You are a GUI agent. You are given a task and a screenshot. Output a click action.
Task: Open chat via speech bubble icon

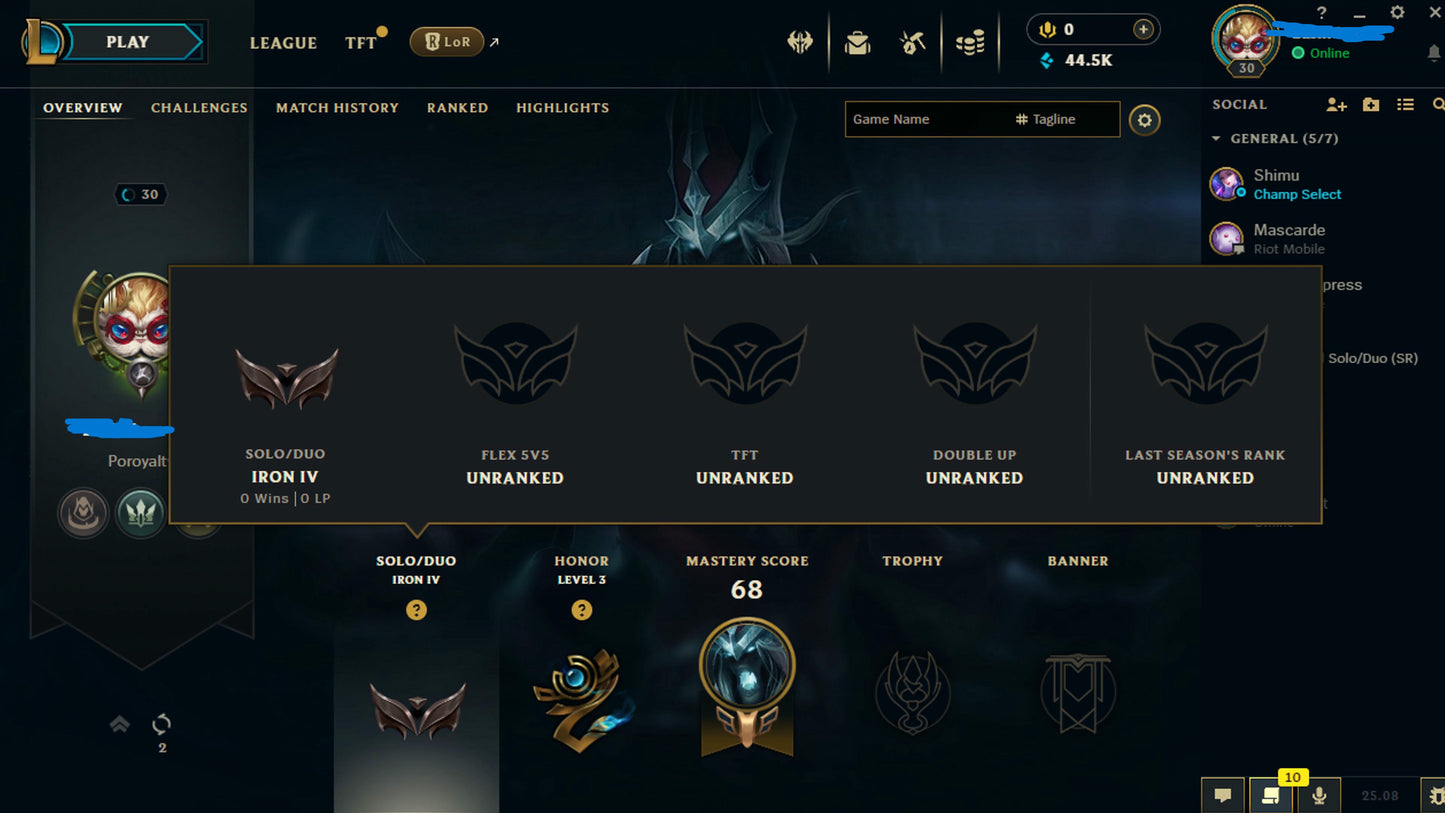point(1222,794)
